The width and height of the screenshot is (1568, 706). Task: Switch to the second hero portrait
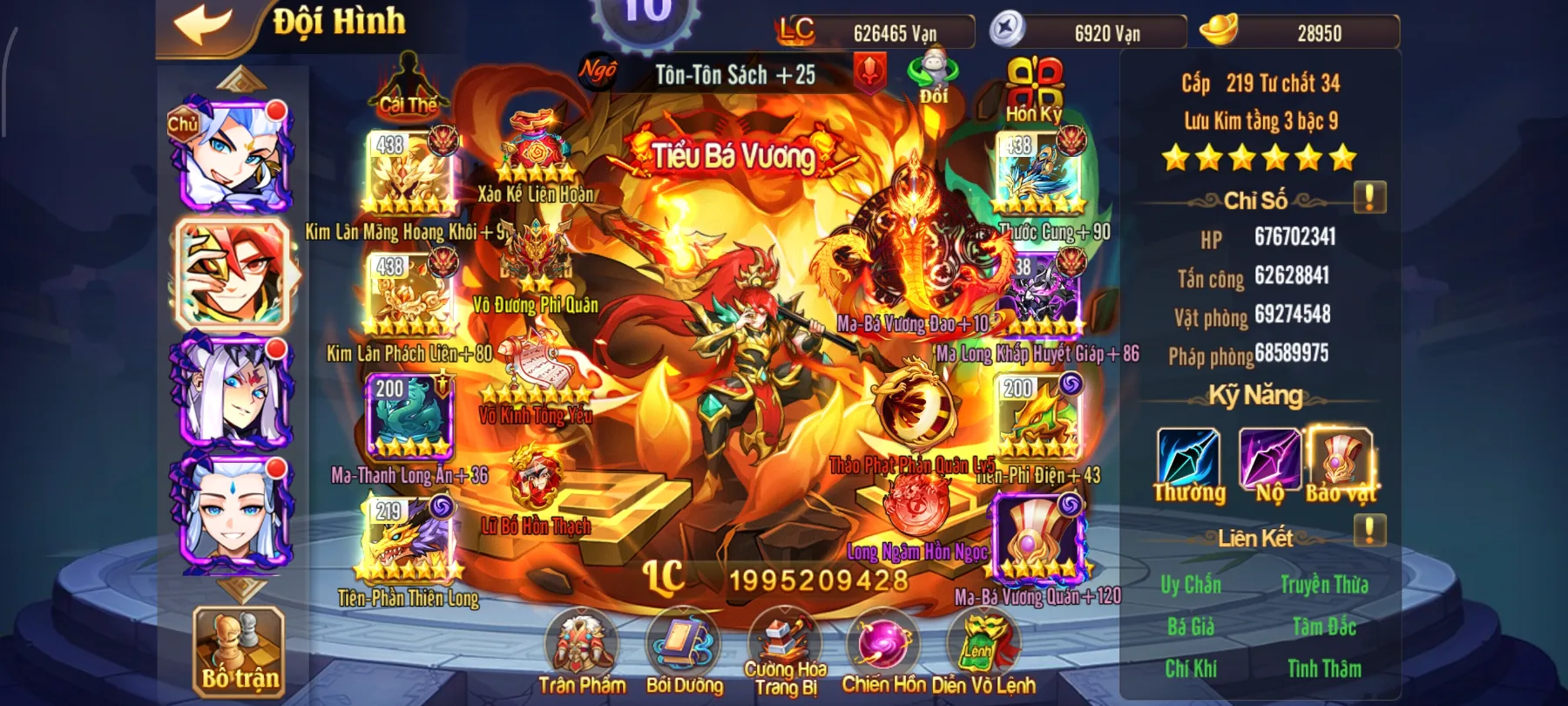233,275
